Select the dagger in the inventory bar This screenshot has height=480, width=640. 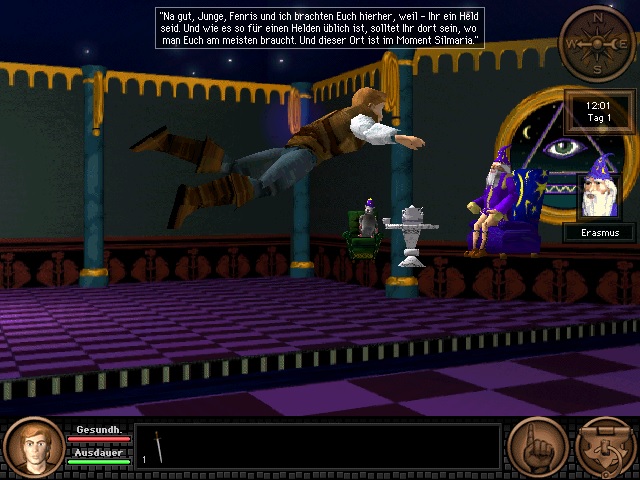coord(158,447)
